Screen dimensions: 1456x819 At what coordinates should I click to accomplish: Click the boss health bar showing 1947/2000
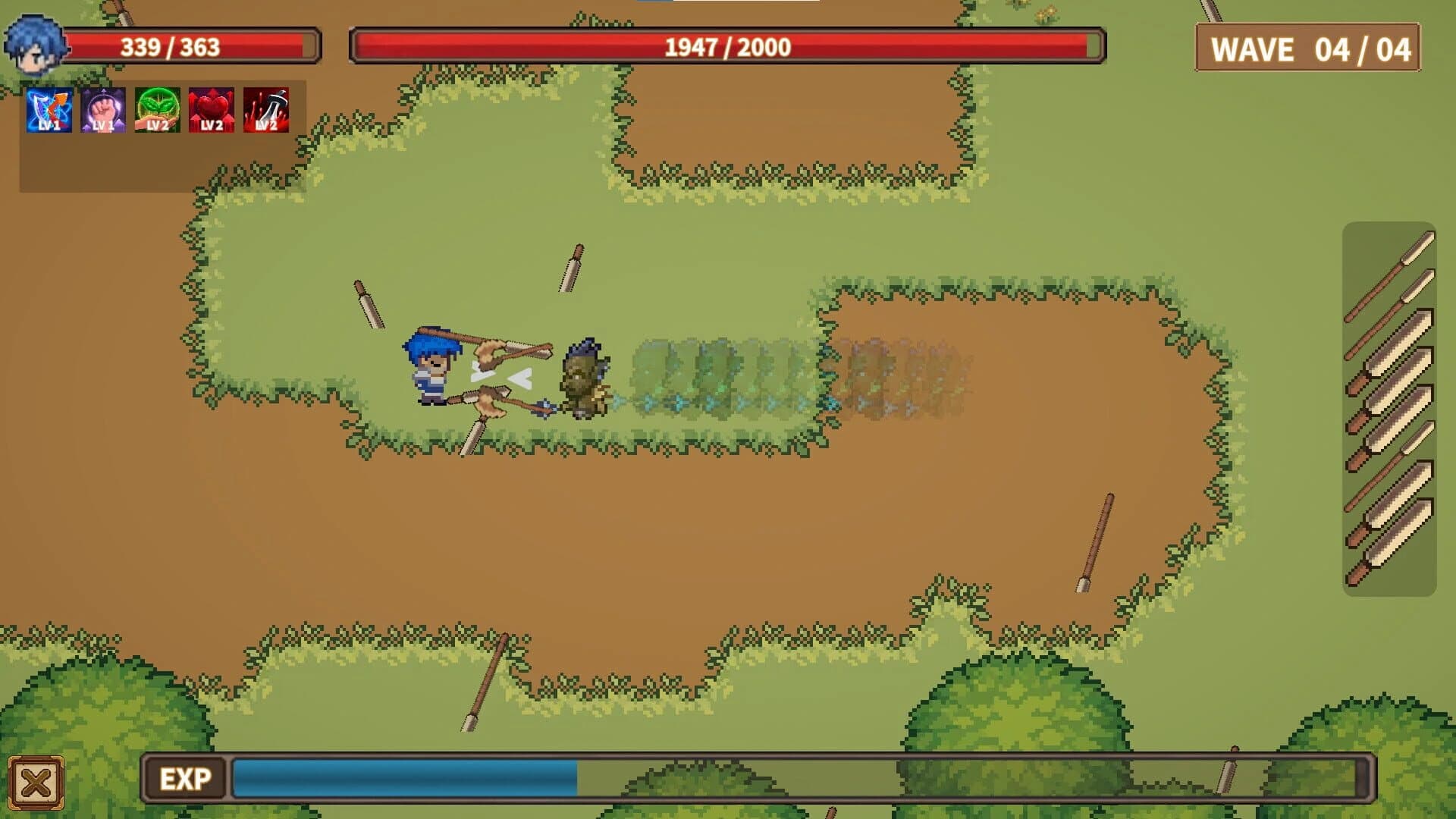(725, 45)
